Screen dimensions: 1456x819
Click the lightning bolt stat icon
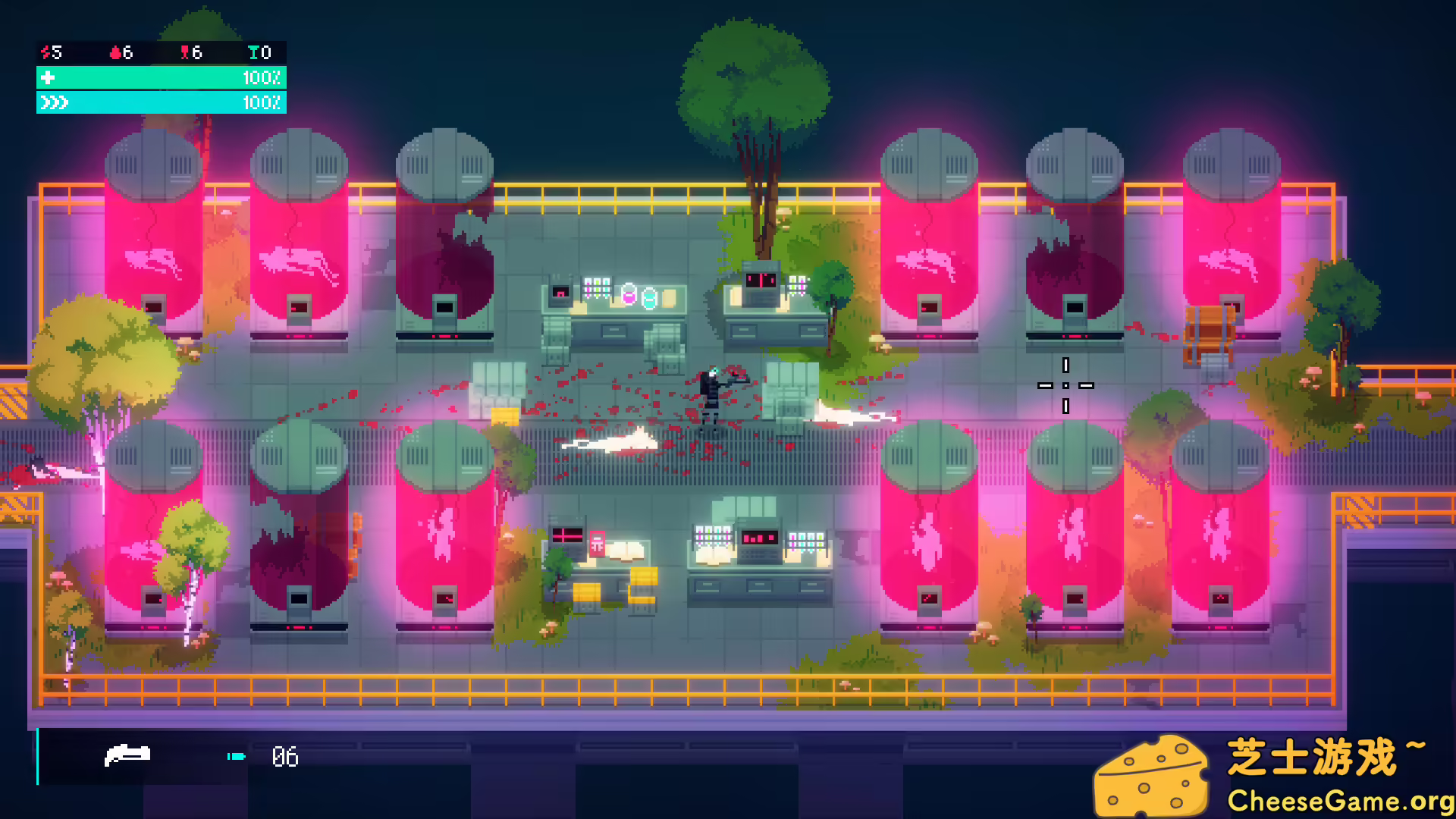click(45, 53)
